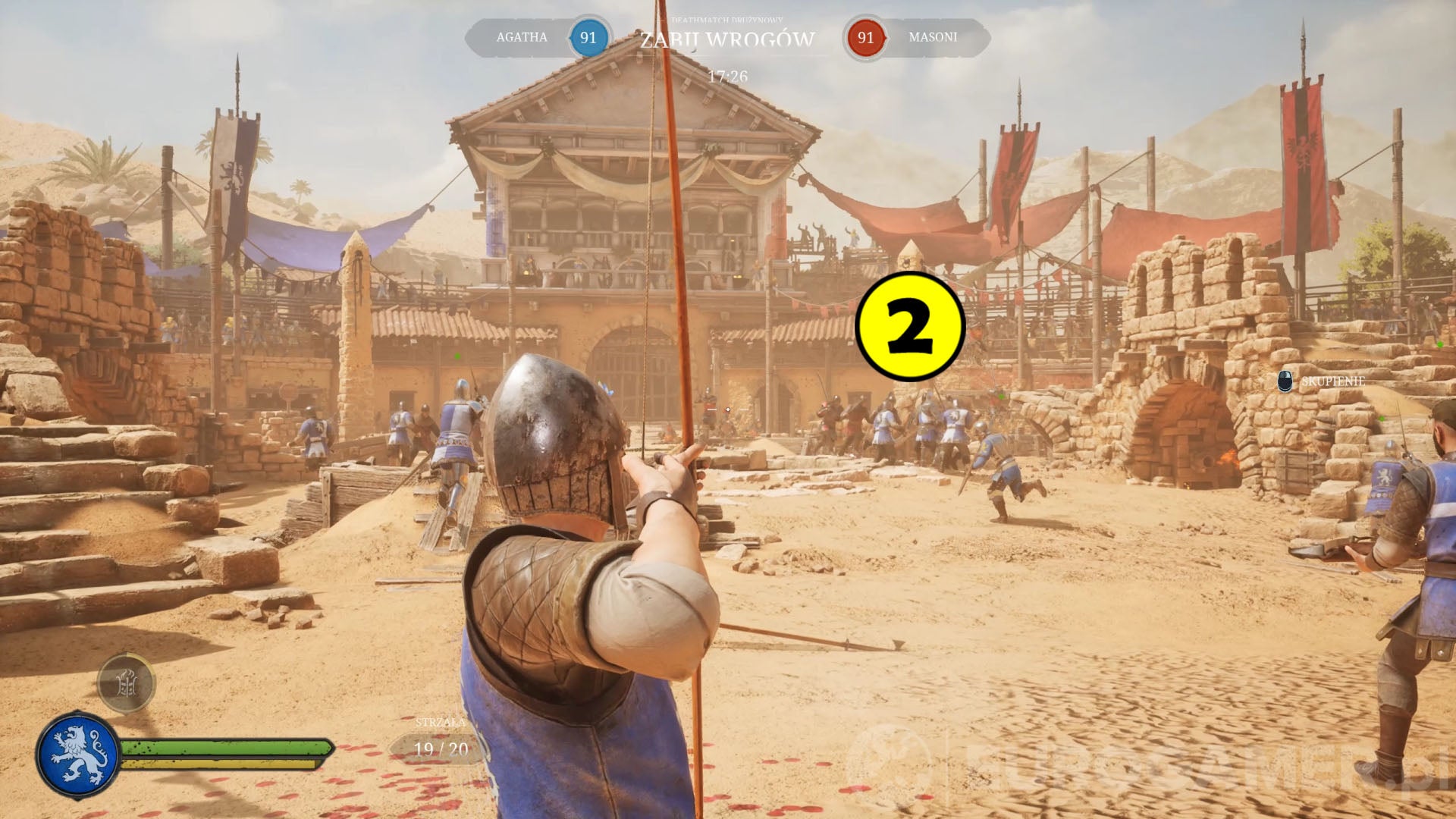Screen dimensions: 1456x819
Task: Activate the circular special ability icon
Action: tap(127, 683)
